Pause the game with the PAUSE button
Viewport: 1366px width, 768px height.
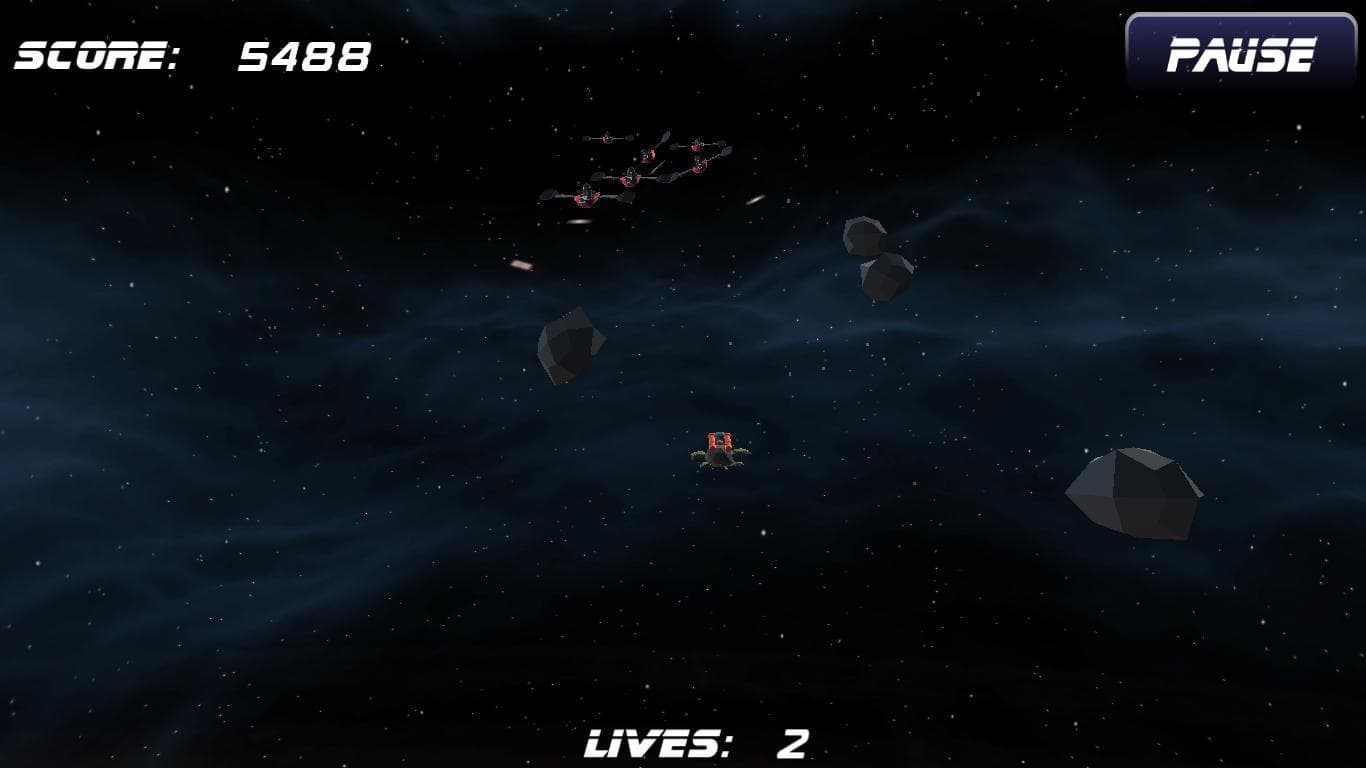point(1241,54)
